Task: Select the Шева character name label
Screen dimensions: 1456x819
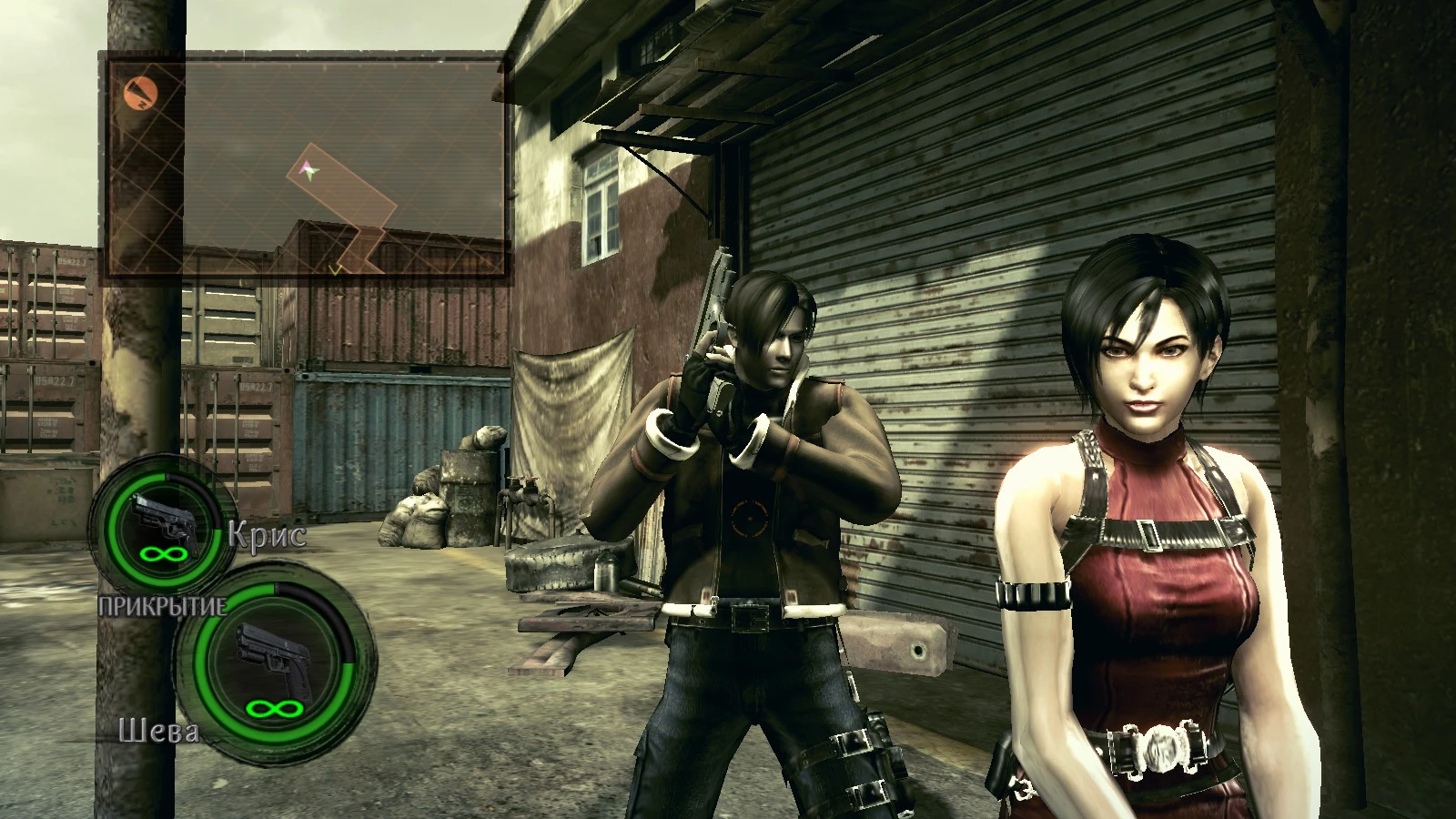Action: point(160,731)
